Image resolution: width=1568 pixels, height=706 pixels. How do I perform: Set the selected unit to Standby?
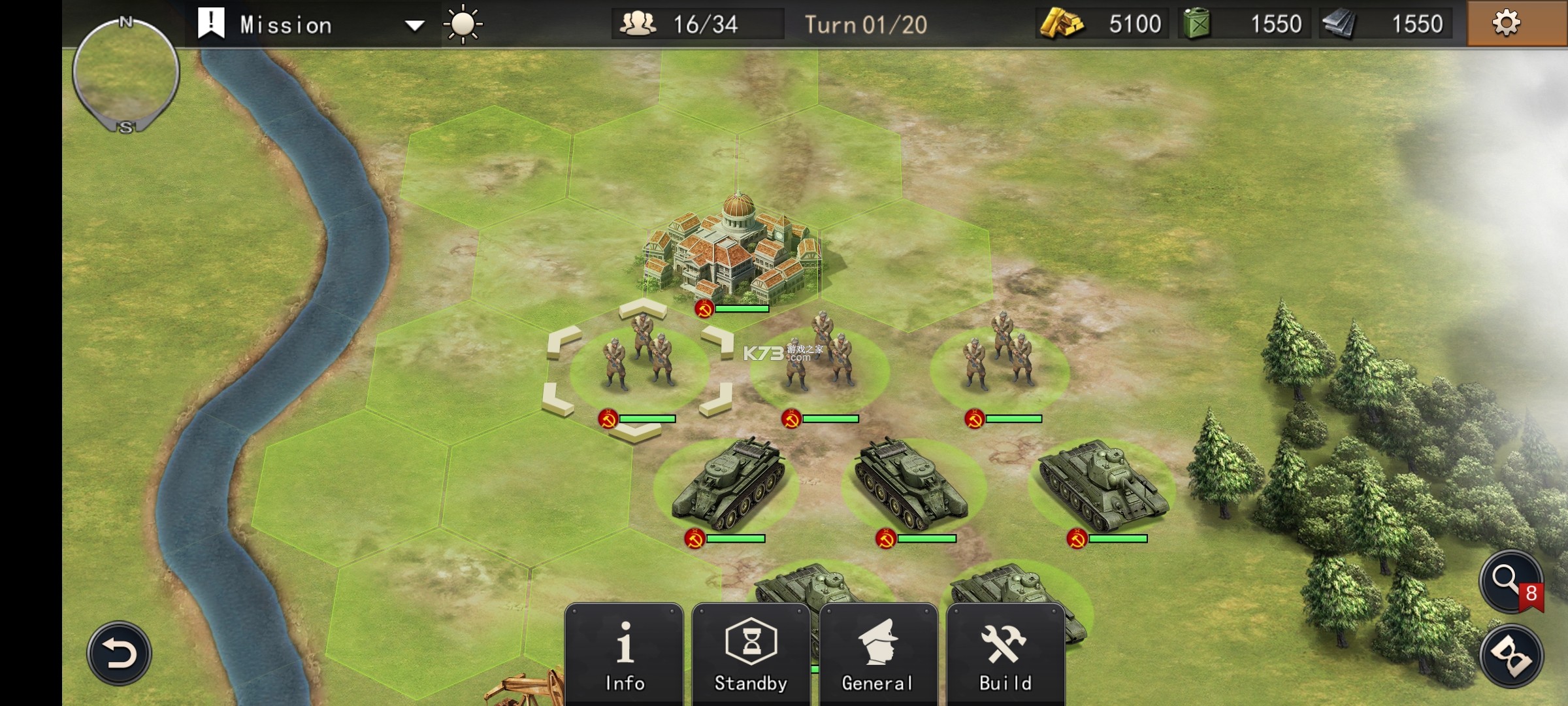(751, 655)
